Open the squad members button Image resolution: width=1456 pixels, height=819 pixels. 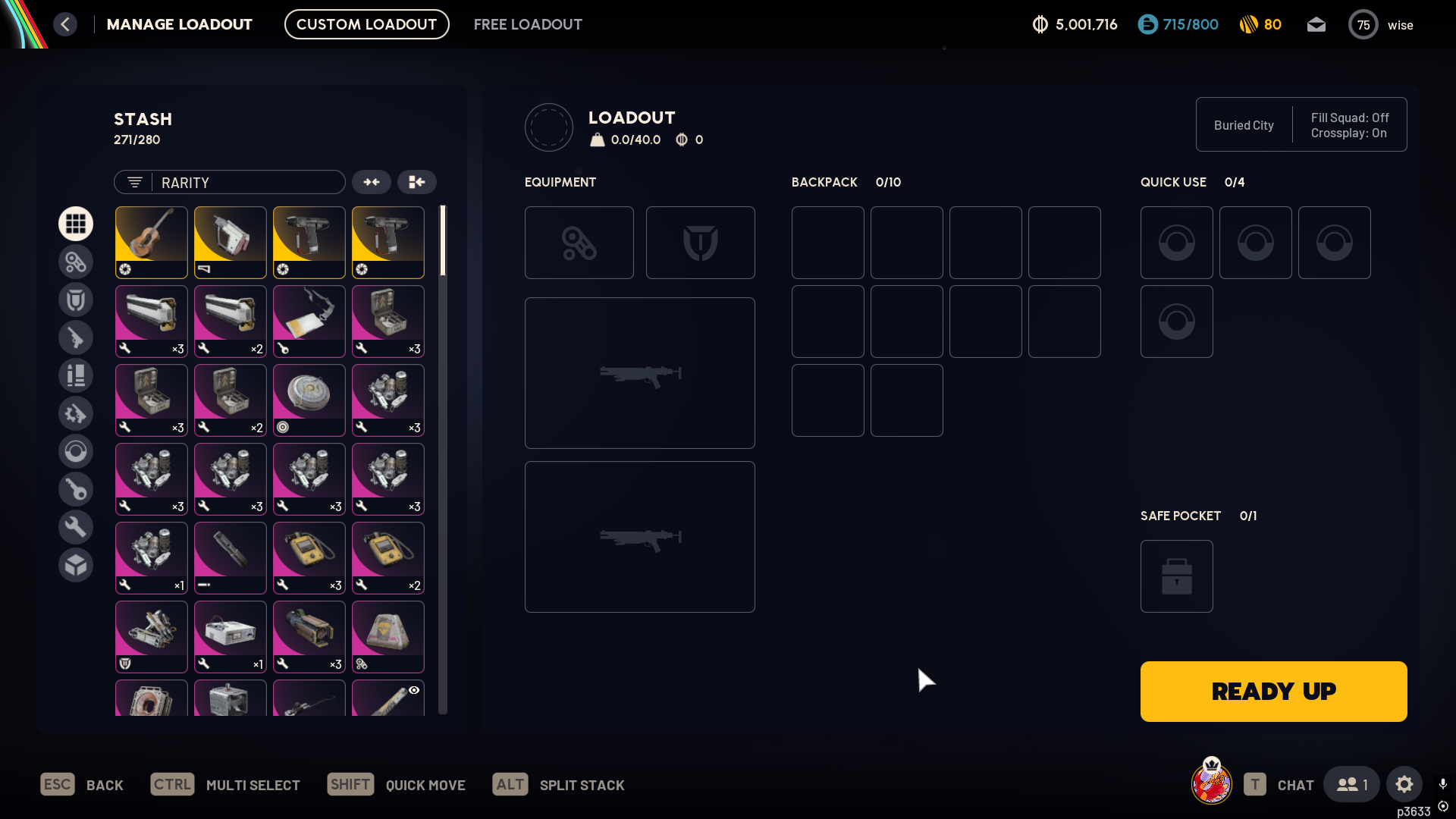click(x=1351, y=784)
